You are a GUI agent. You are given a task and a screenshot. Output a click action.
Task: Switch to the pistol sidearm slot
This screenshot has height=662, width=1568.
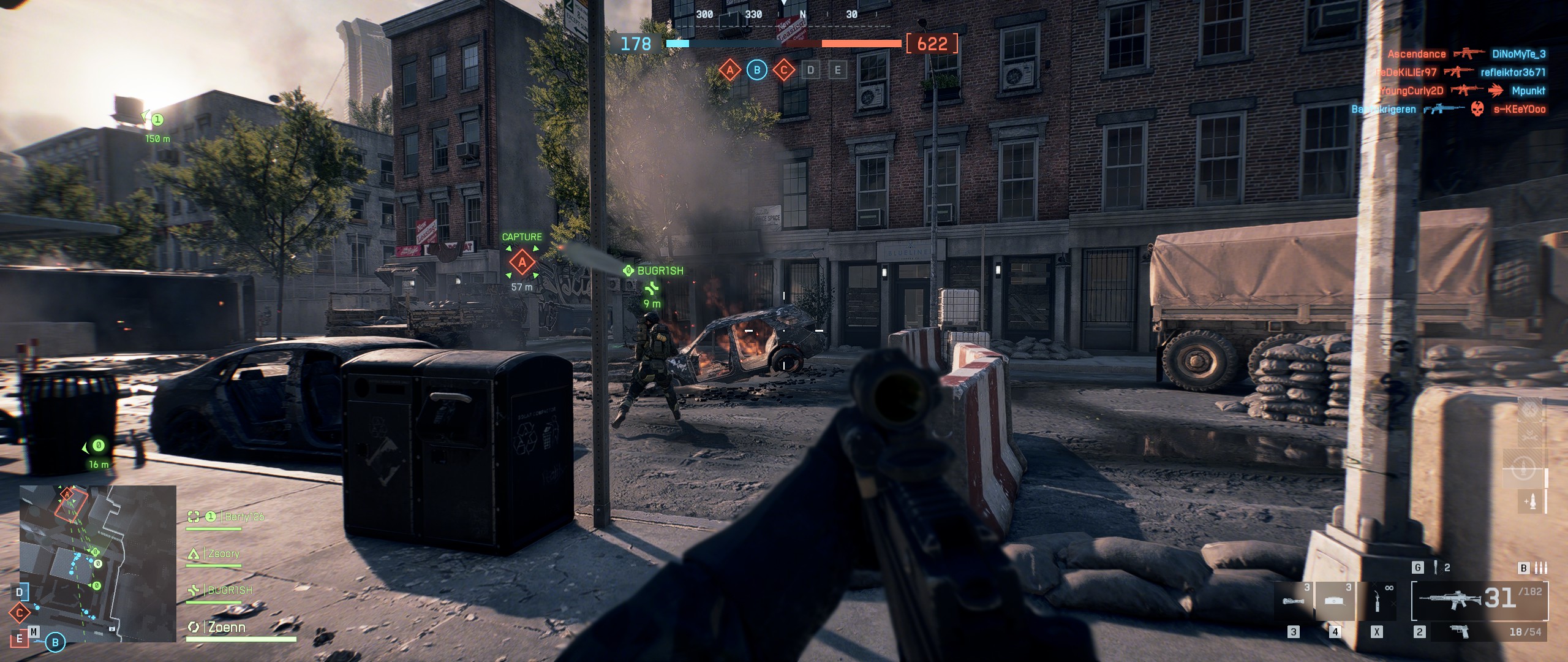pos(1460,631)
